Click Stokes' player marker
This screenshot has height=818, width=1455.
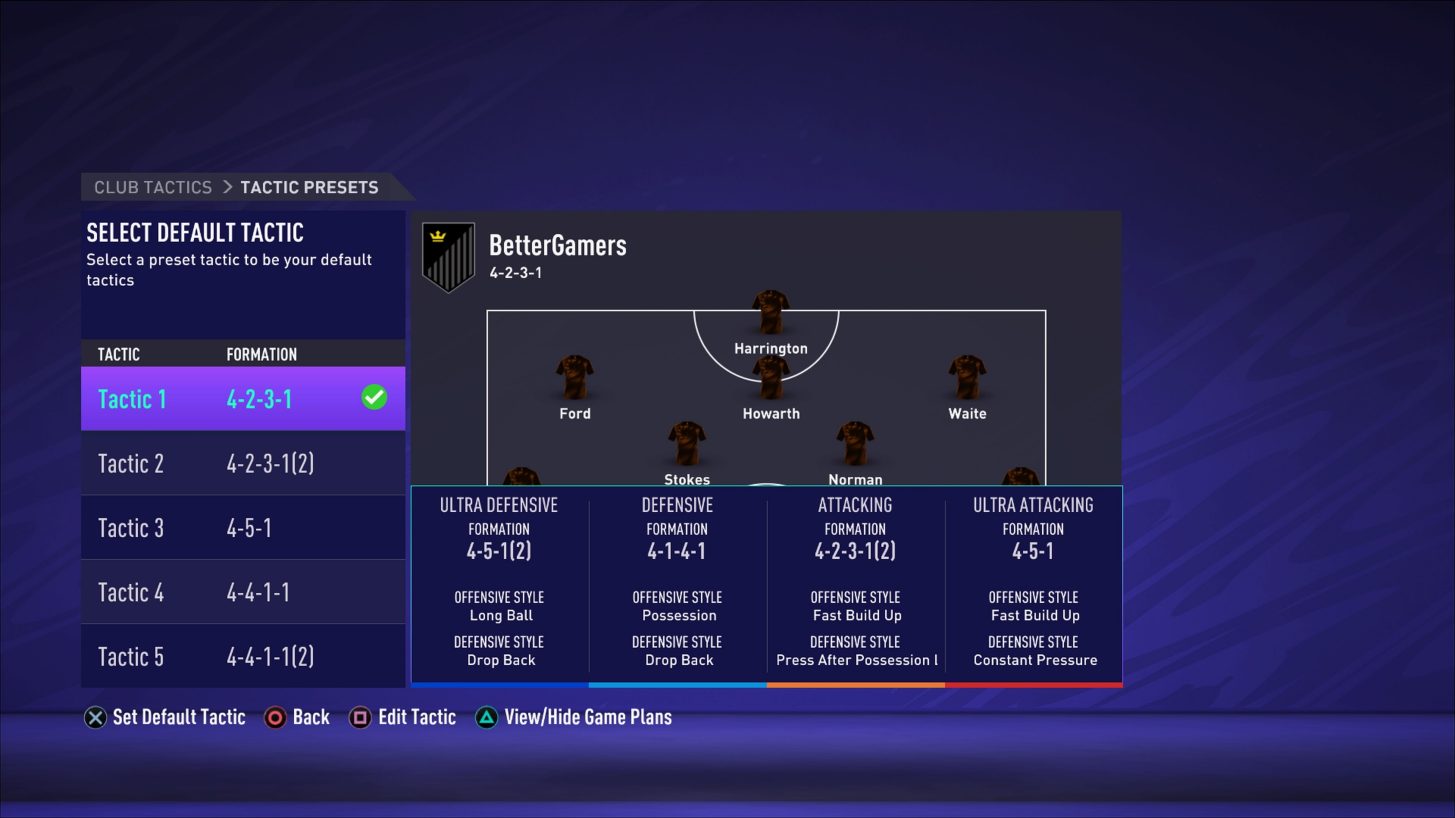(686, 445)
